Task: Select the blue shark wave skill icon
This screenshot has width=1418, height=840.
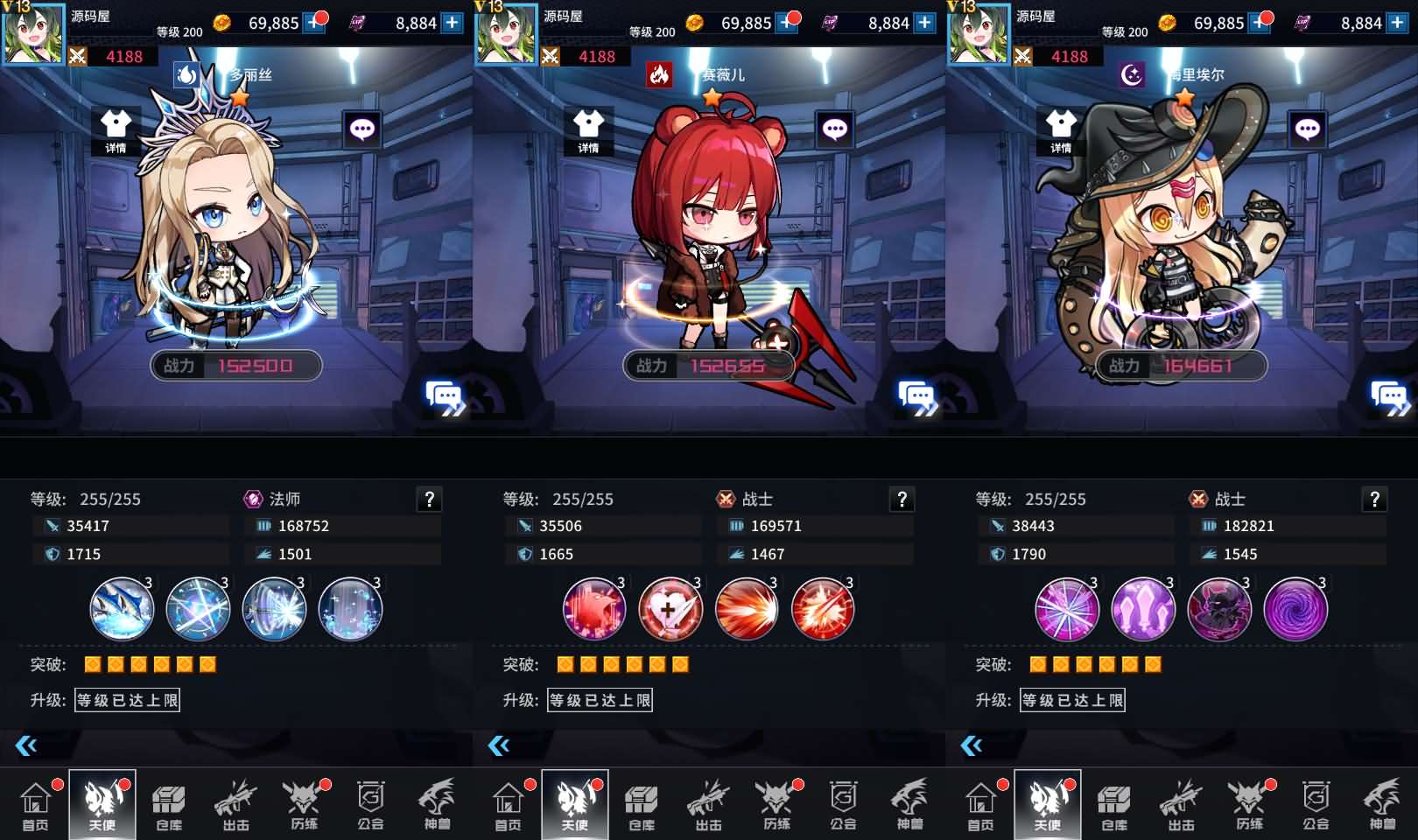Action: coord(122,609)
